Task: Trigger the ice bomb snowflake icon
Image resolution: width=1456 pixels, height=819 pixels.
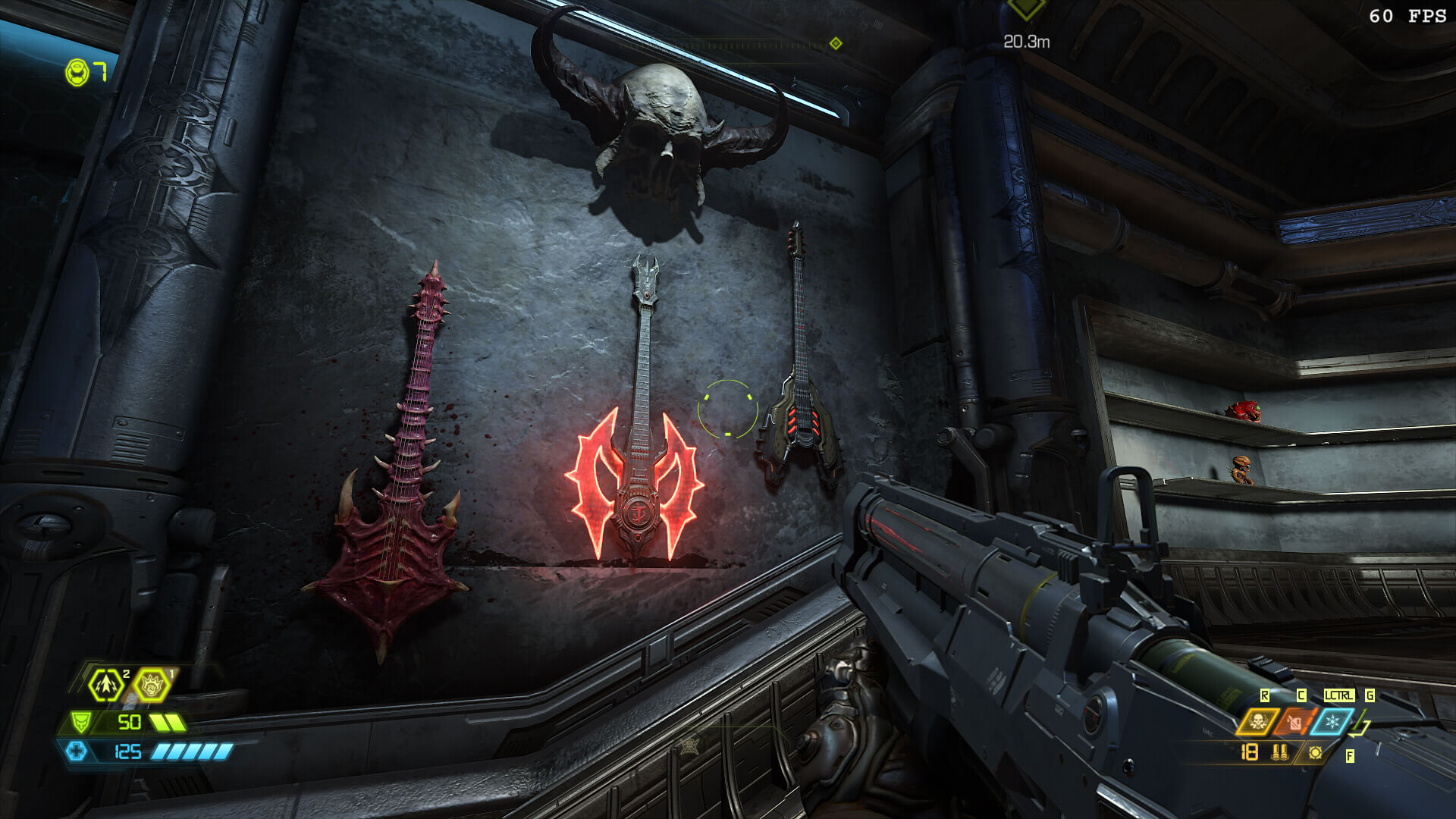Action: coord(1331,721)
